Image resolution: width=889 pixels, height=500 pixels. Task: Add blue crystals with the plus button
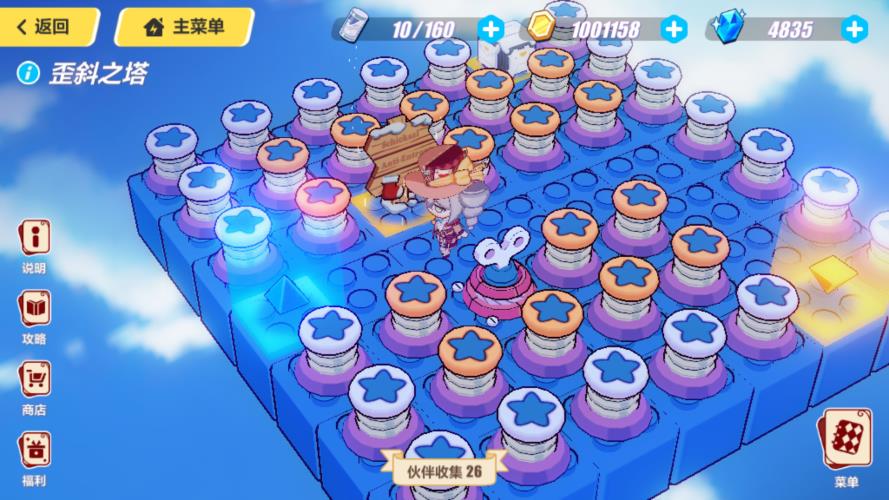pyautogui.click(x=853, y=28)
